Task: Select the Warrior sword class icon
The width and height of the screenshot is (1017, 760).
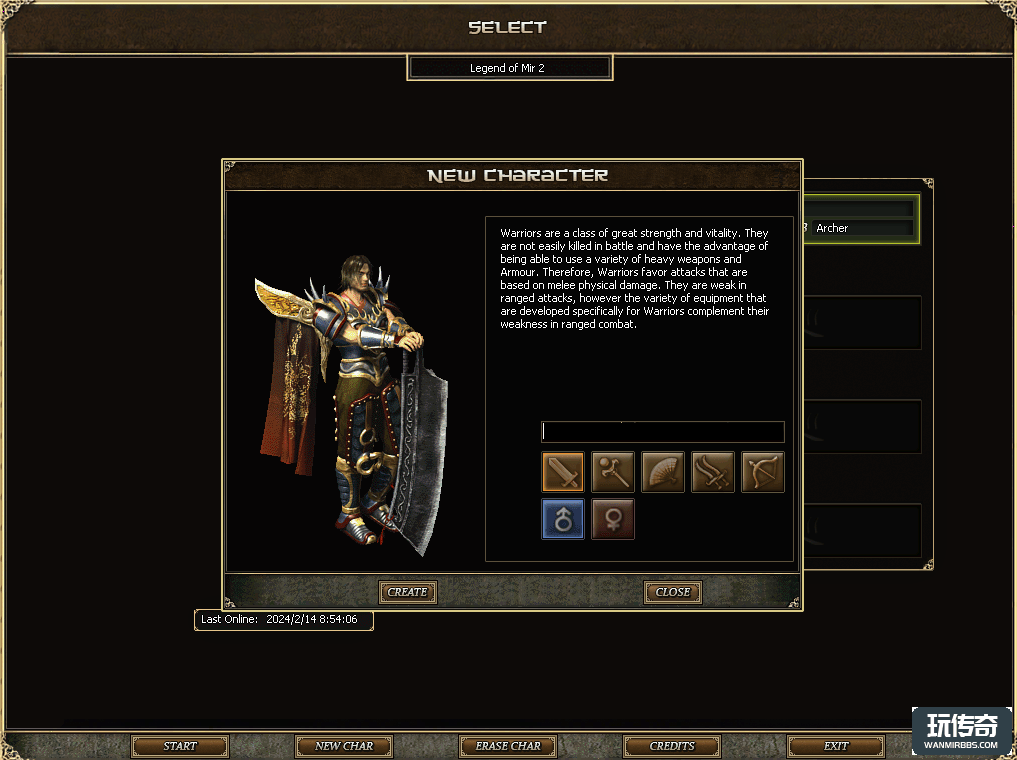Action: point(563,472)
